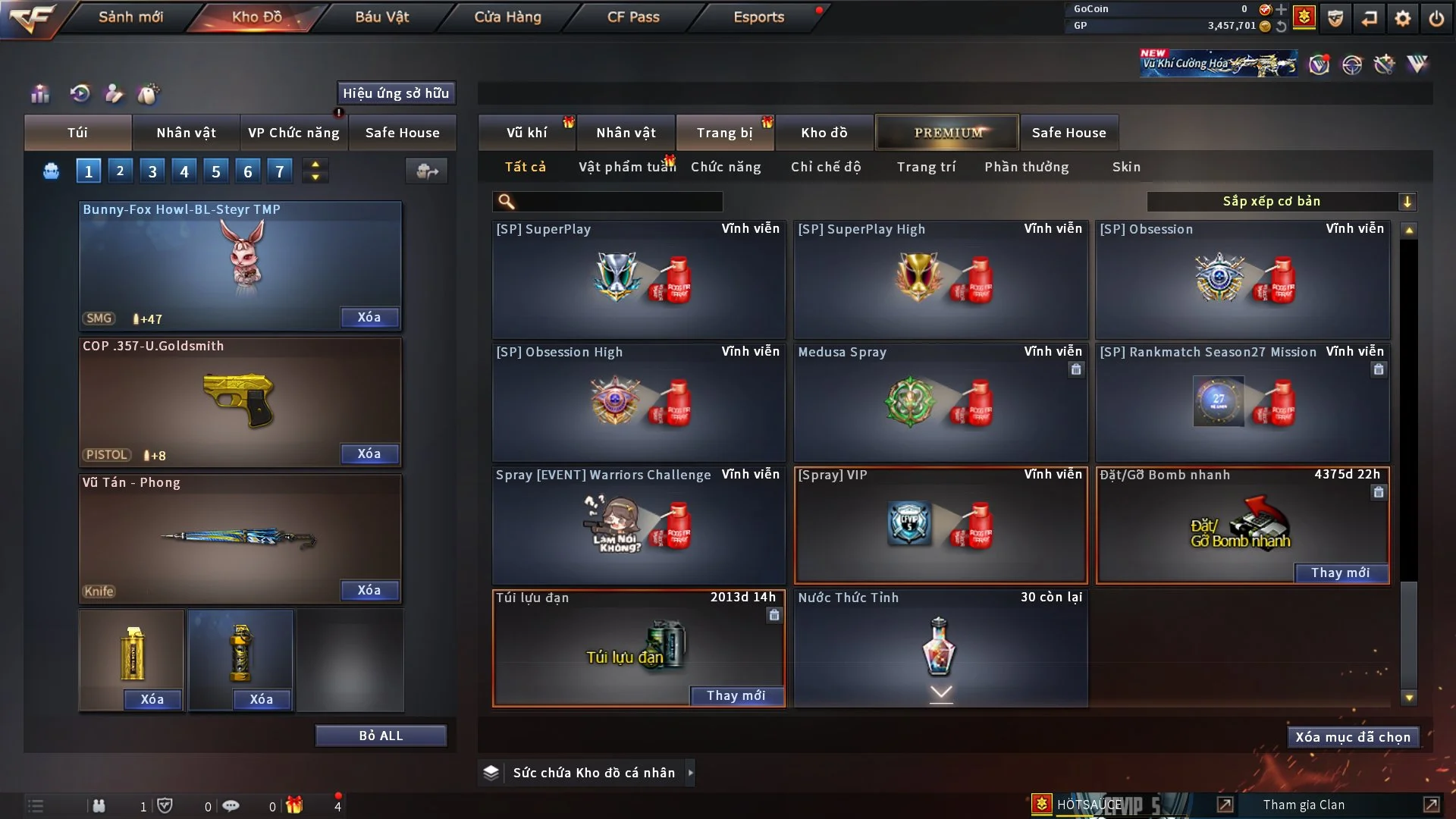The height and width of the screenshot is (819, 1456).
Task: Renew the Túi lựu đạn item
Action: (x=736, y=695)
